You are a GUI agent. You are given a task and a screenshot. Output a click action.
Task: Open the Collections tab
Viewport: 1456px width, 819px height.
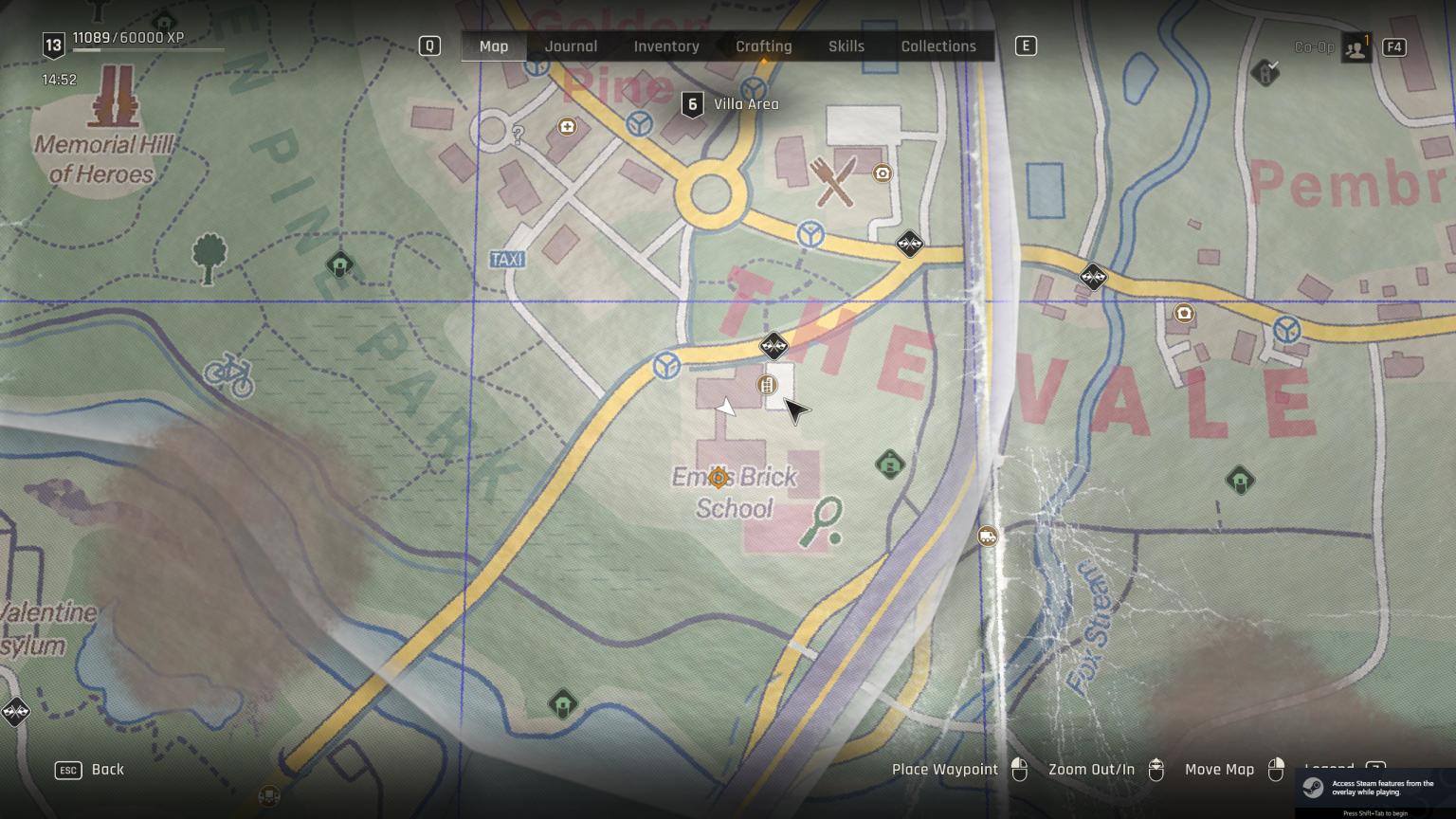coord(938,45)
